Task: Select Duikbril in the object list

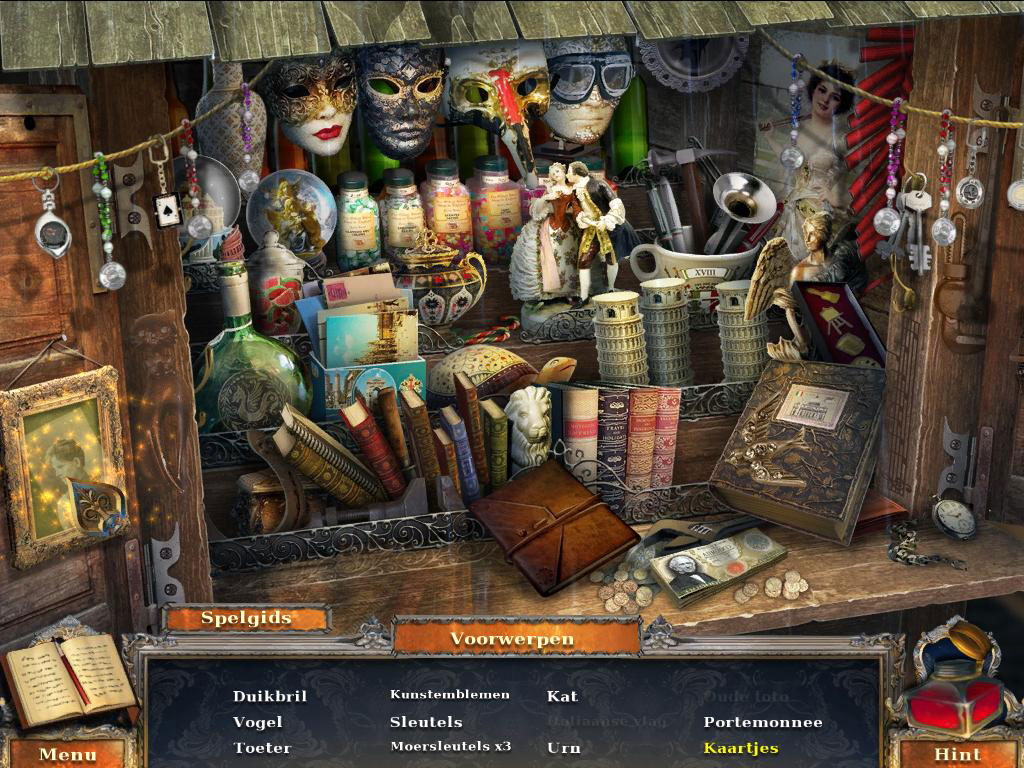Action: tap(269, 696)
